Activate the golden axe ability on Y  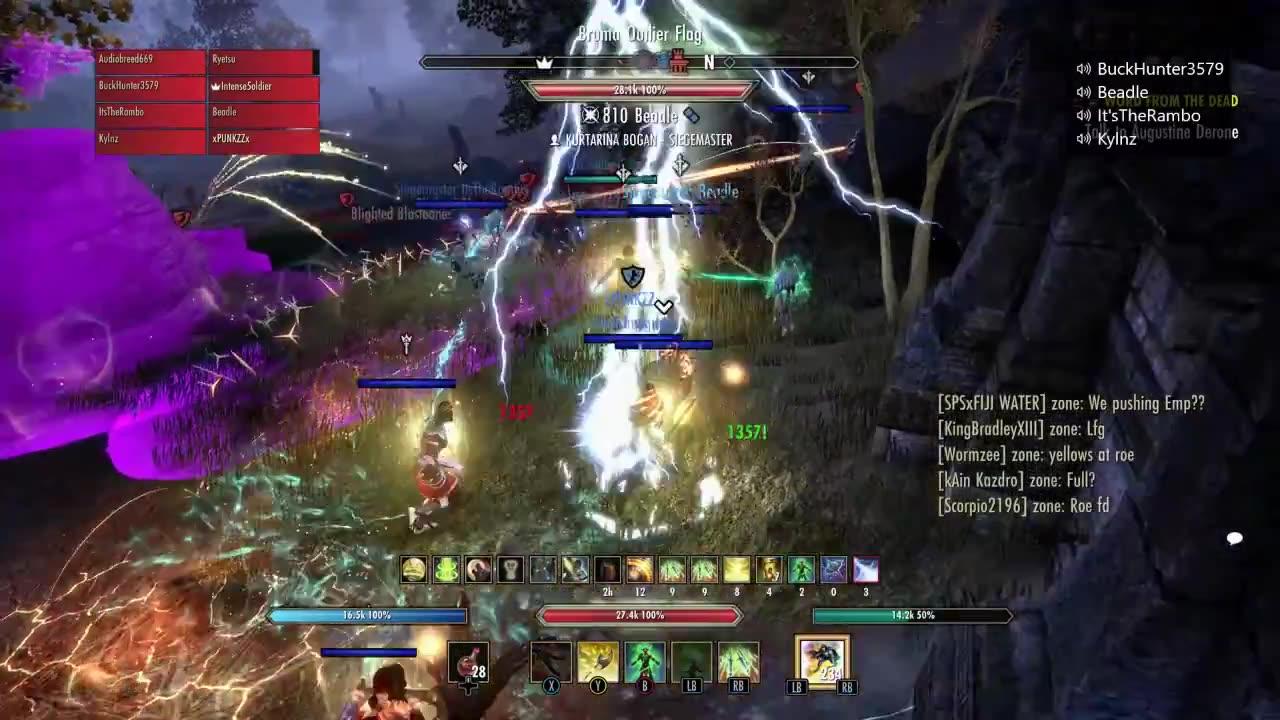597,662
